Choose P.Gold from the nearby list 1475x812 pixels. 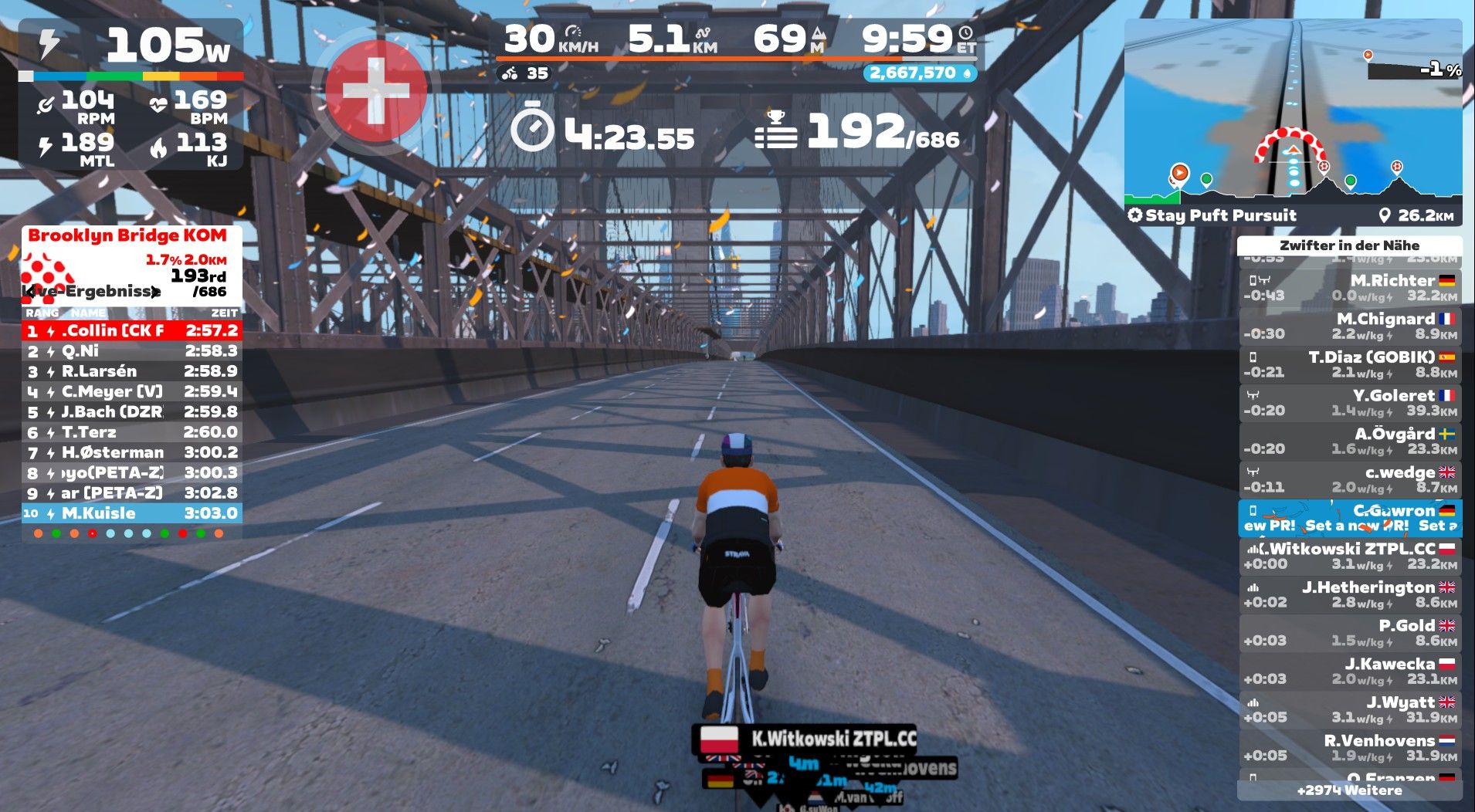point(1349,633)
